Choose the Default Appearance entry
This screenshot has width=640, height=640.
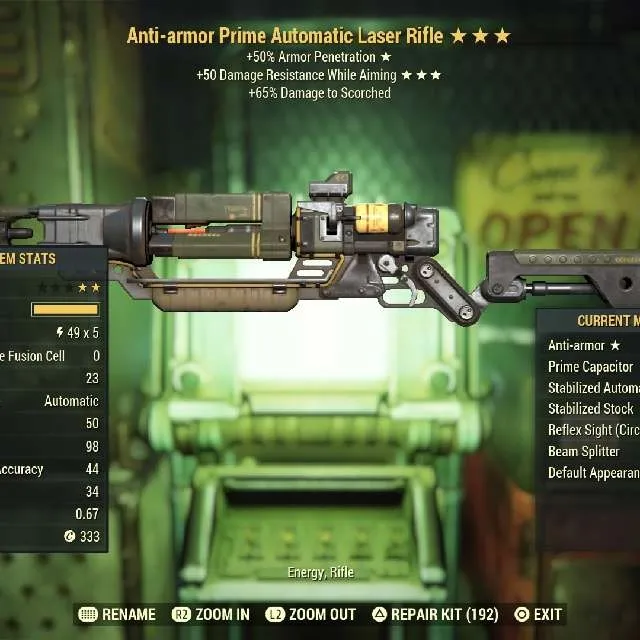pyautogui.click(x=593, y=473)
